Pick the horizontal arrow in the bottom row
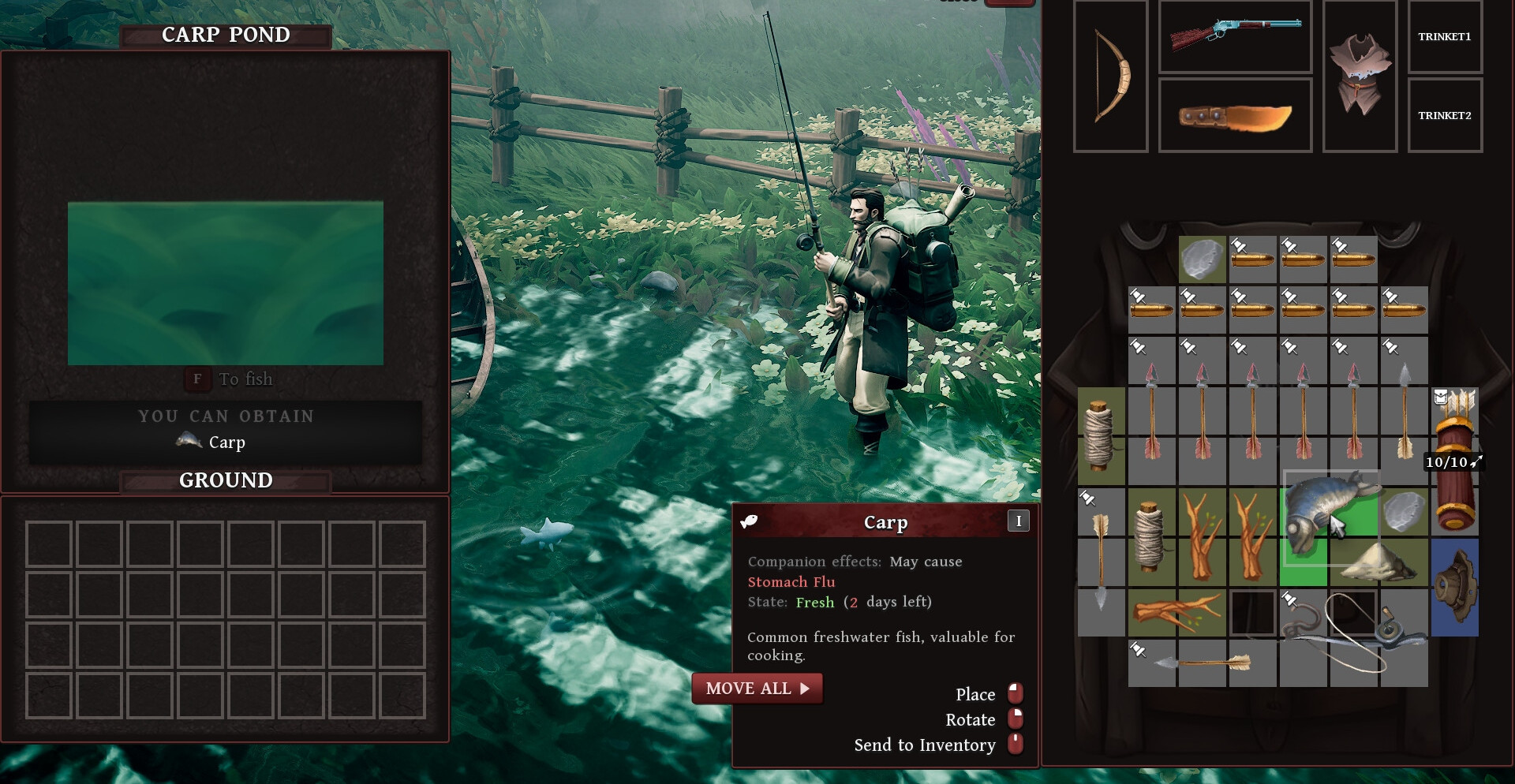1515x784 pixels. tap(1203, 663)
